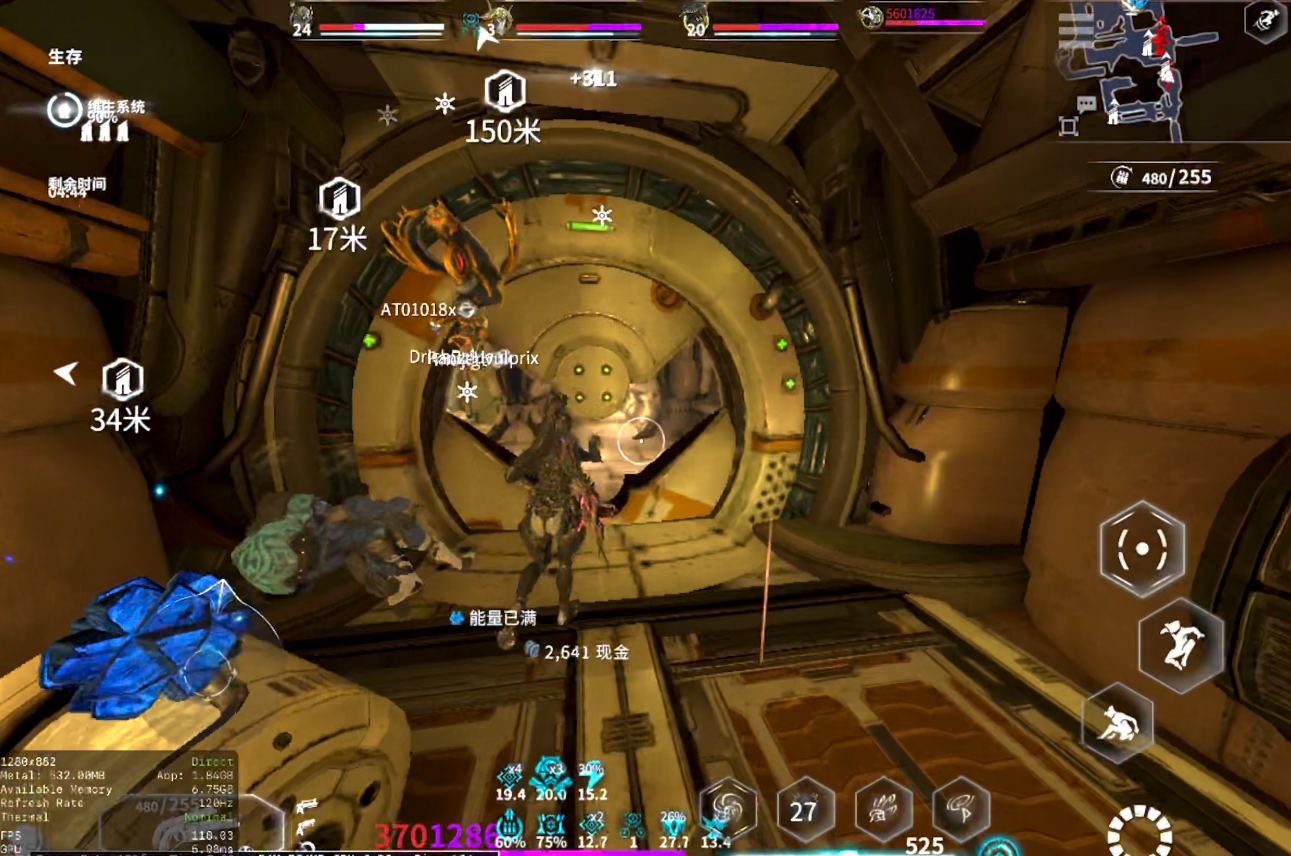1291x856 pixels.
Task: Tap the dashed-ring fire button
Action: tap(1140, 832)
